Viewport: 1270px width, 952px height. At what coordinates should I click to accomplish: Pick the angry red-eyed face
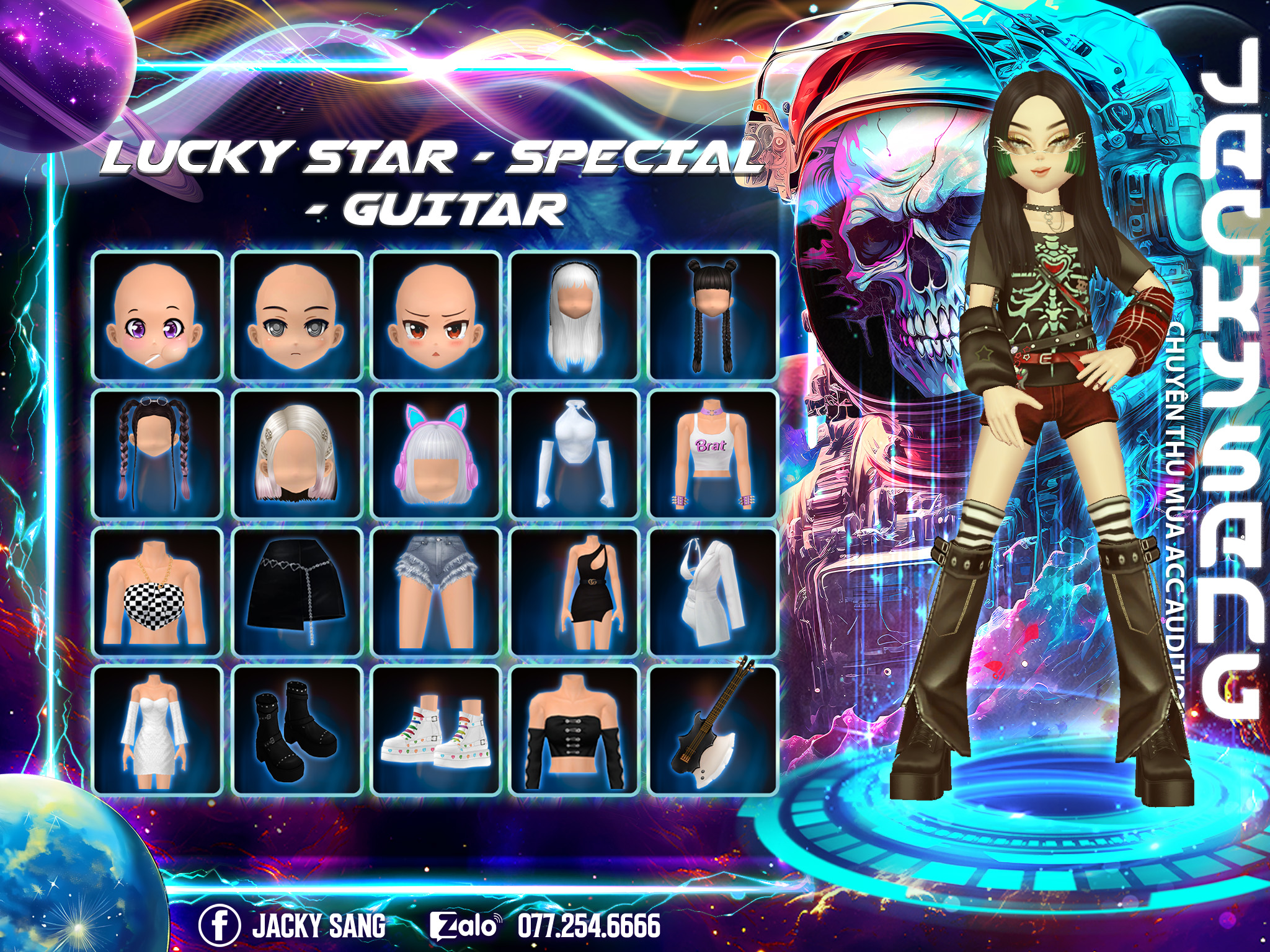point(436,316)
